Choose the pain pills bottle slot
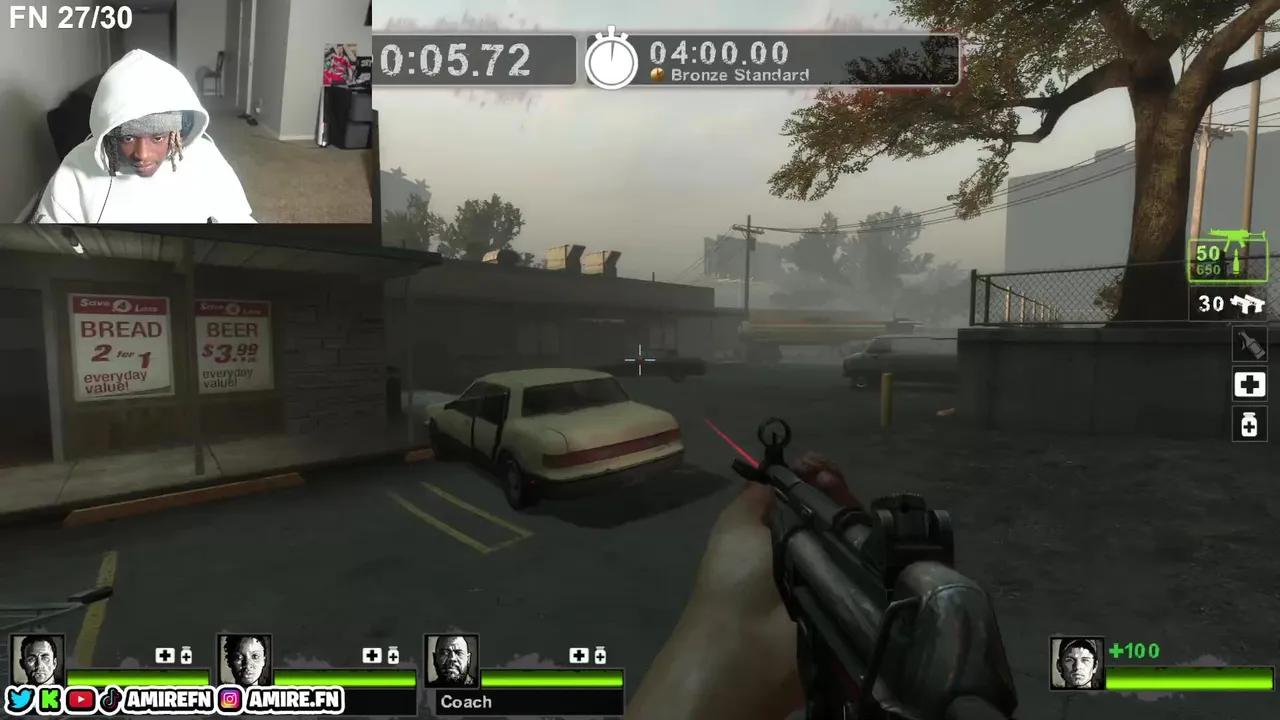Viewport: 1280px width, 720px height. pyautogui.click(x=1249, y=425)
